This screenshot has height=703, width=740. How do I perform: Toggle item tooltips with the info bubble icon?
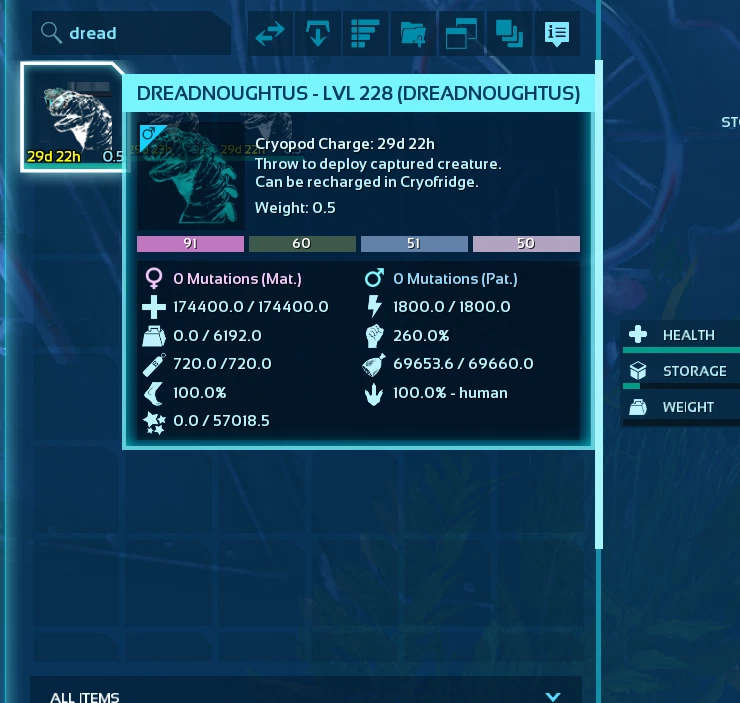[x=557, y=34]
